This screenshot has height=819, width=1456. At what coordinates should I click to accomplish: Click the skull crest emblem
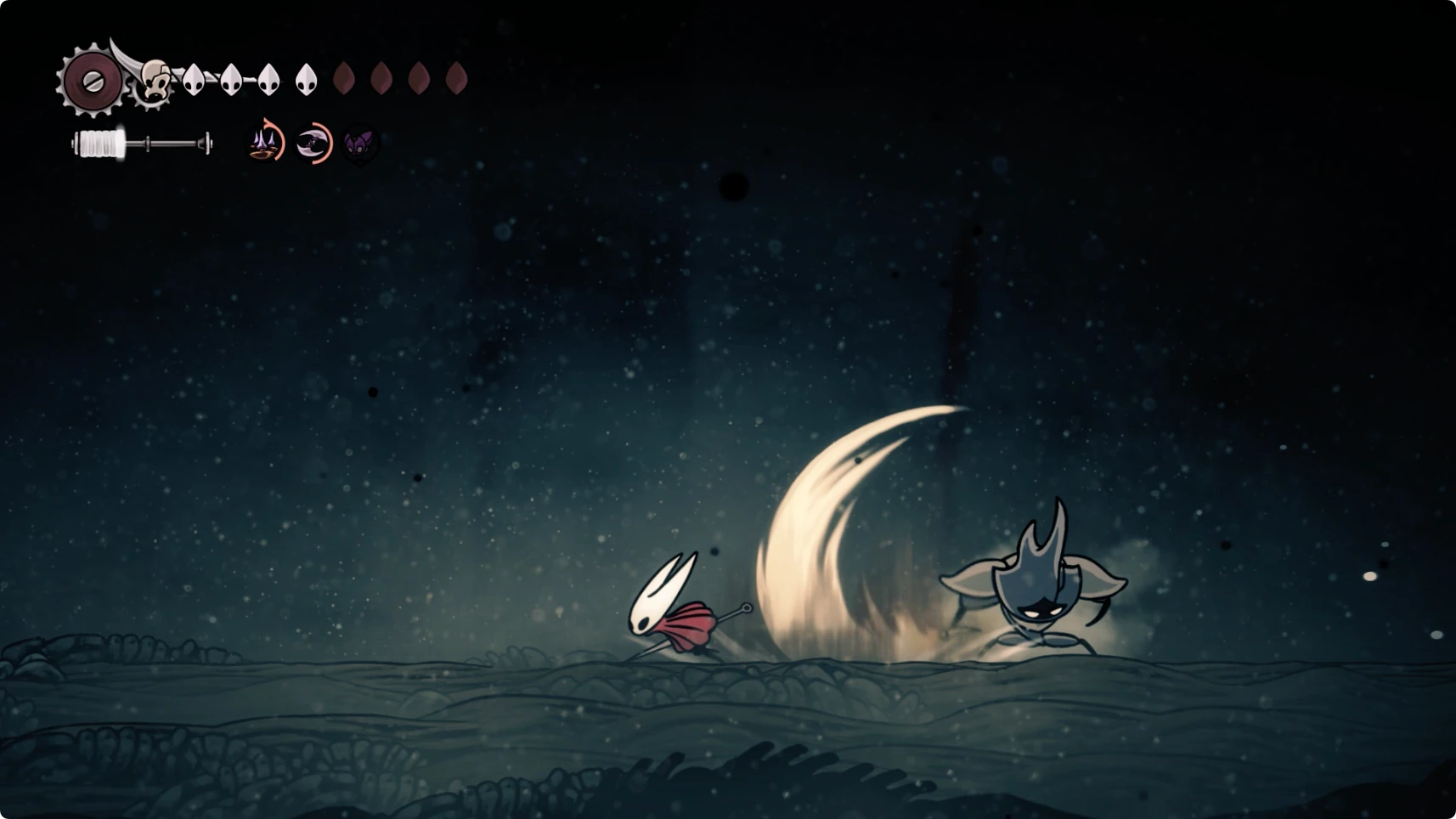pyautogui.click(x=154, y=82)
